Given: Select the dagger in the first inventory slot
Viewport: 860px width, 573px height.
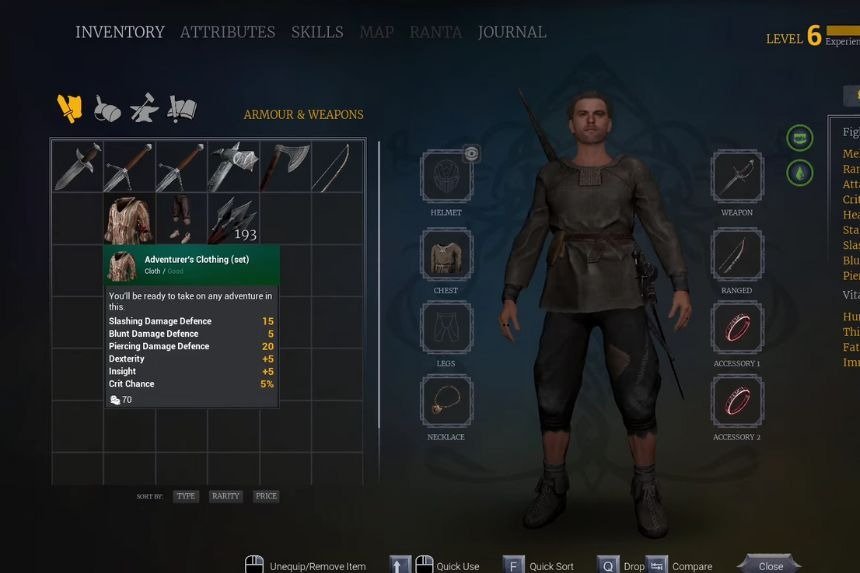Looking at the screenshot, I should (x=78, y=166).
